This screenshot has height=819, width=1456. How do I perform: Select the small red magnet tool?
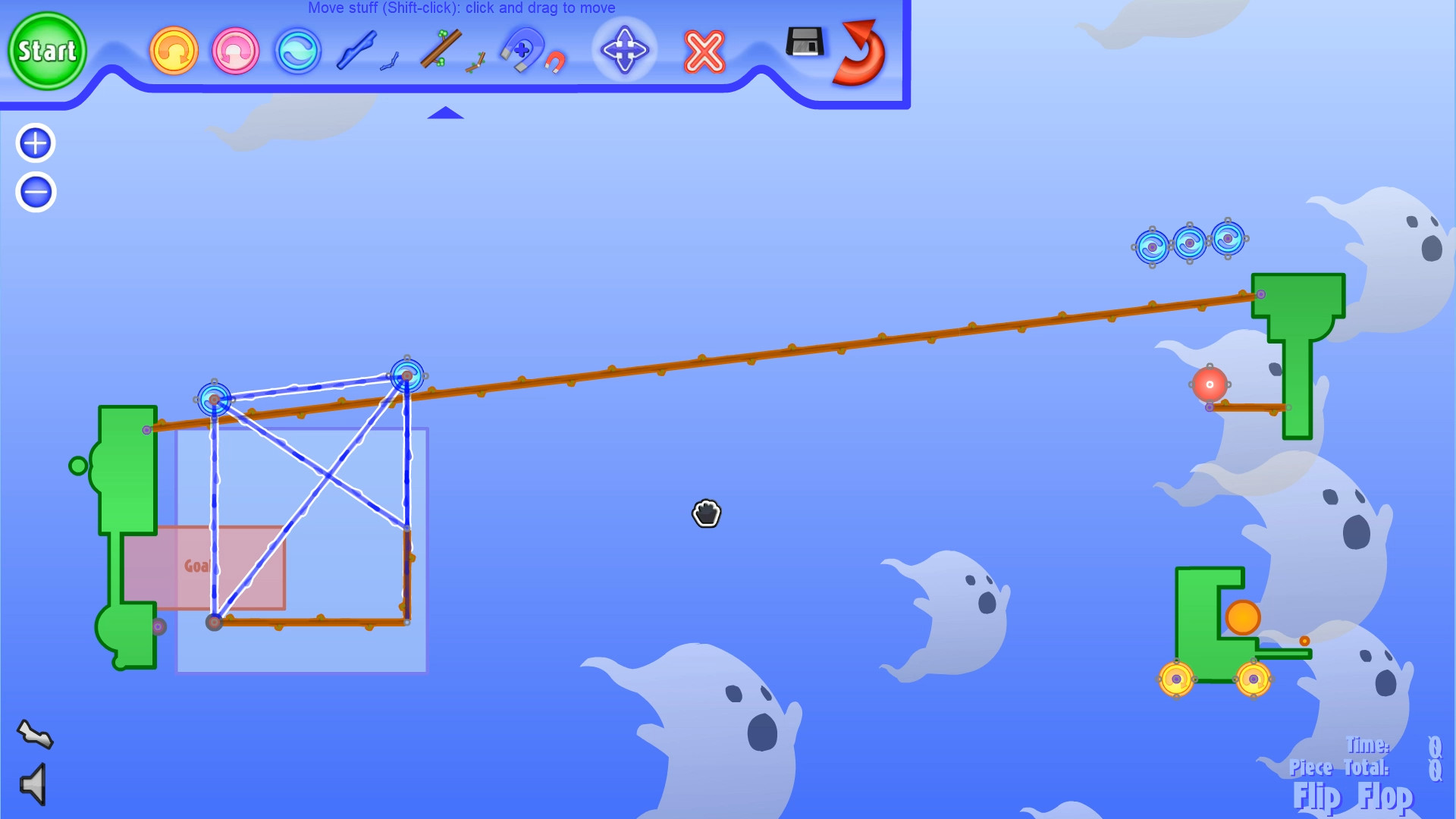tap(556, 62)
